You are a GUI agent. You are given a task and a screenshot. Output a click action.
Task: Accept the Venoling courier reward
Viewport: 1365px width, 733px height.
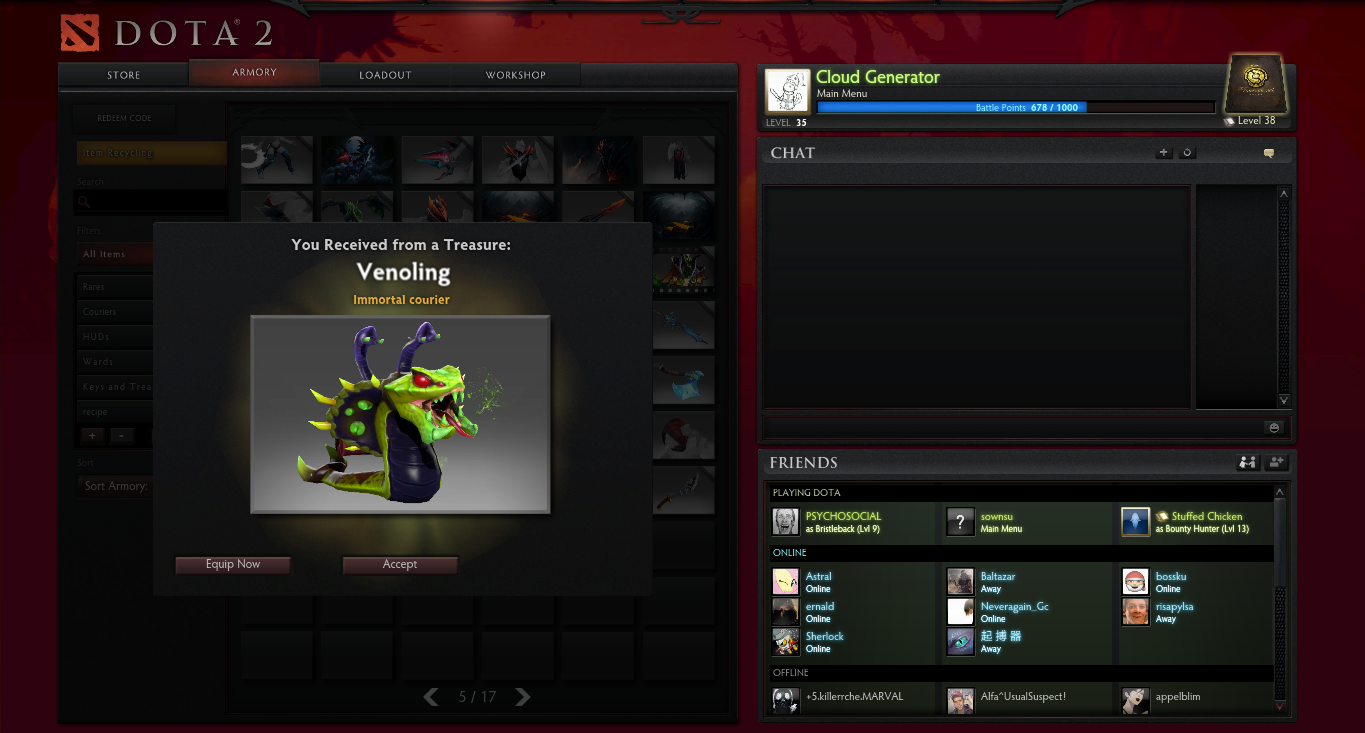click(x=399, y=564)
